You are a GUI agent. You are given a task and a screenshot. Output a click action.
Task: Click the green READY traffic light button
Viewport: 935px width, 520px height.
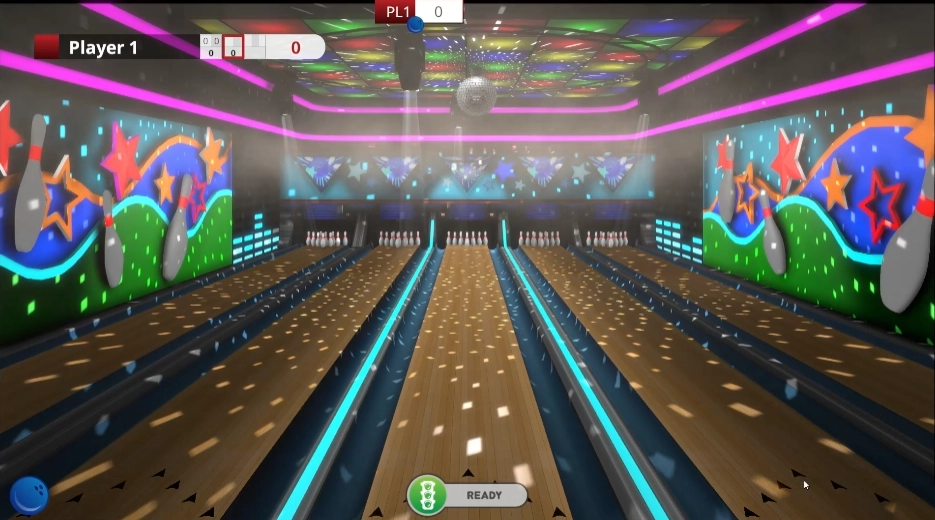pyautogui.click(x=428, y=495)
